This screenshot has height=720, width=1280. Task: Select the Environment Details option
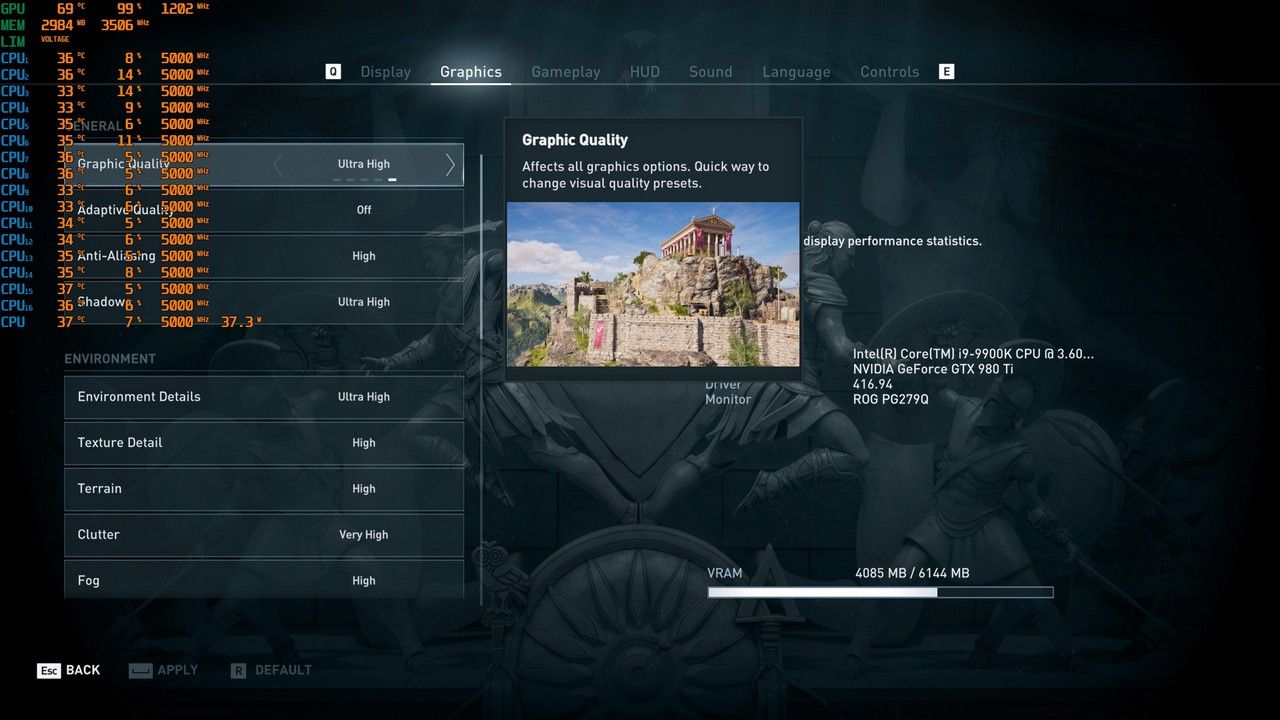tap(264, 397)
